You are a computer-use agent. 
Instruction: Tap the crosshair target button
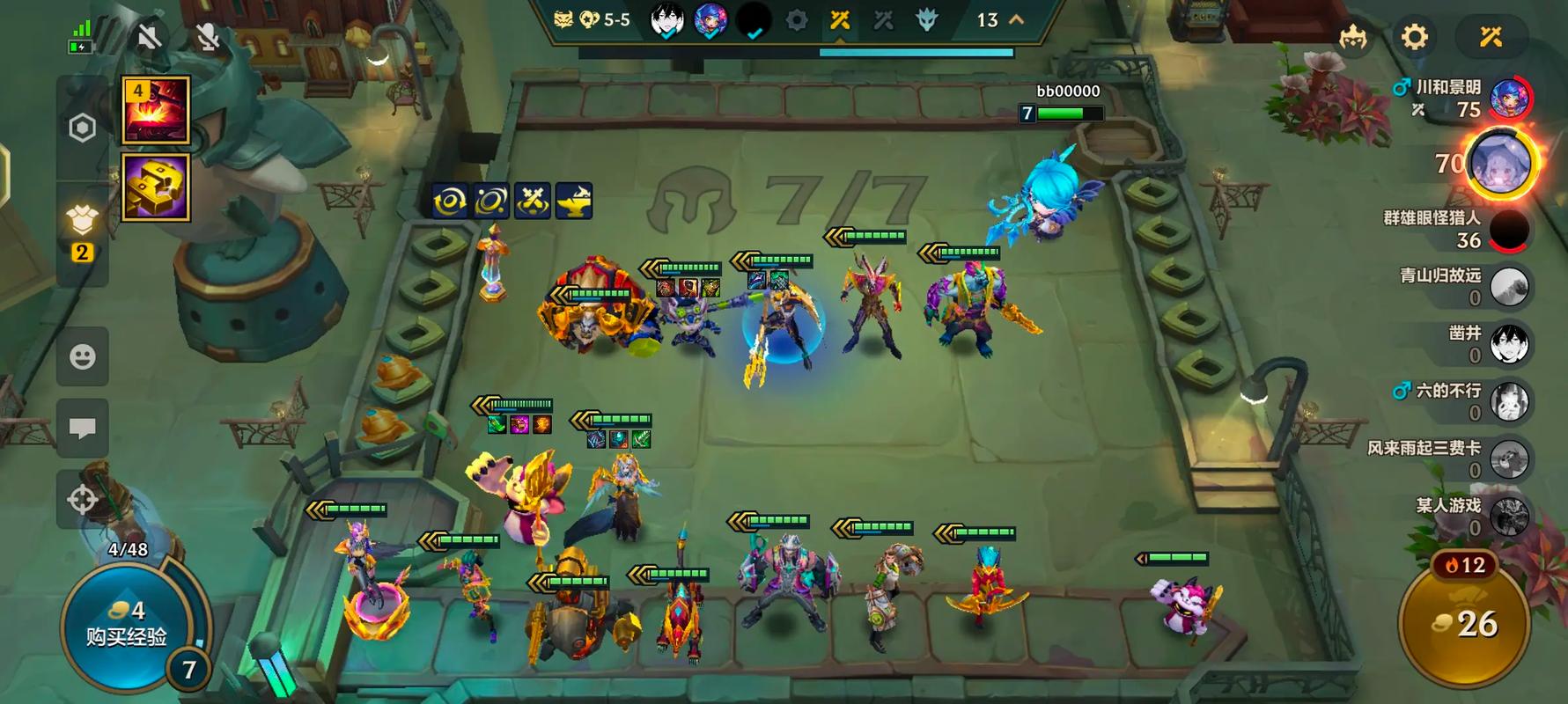[83, 499]
